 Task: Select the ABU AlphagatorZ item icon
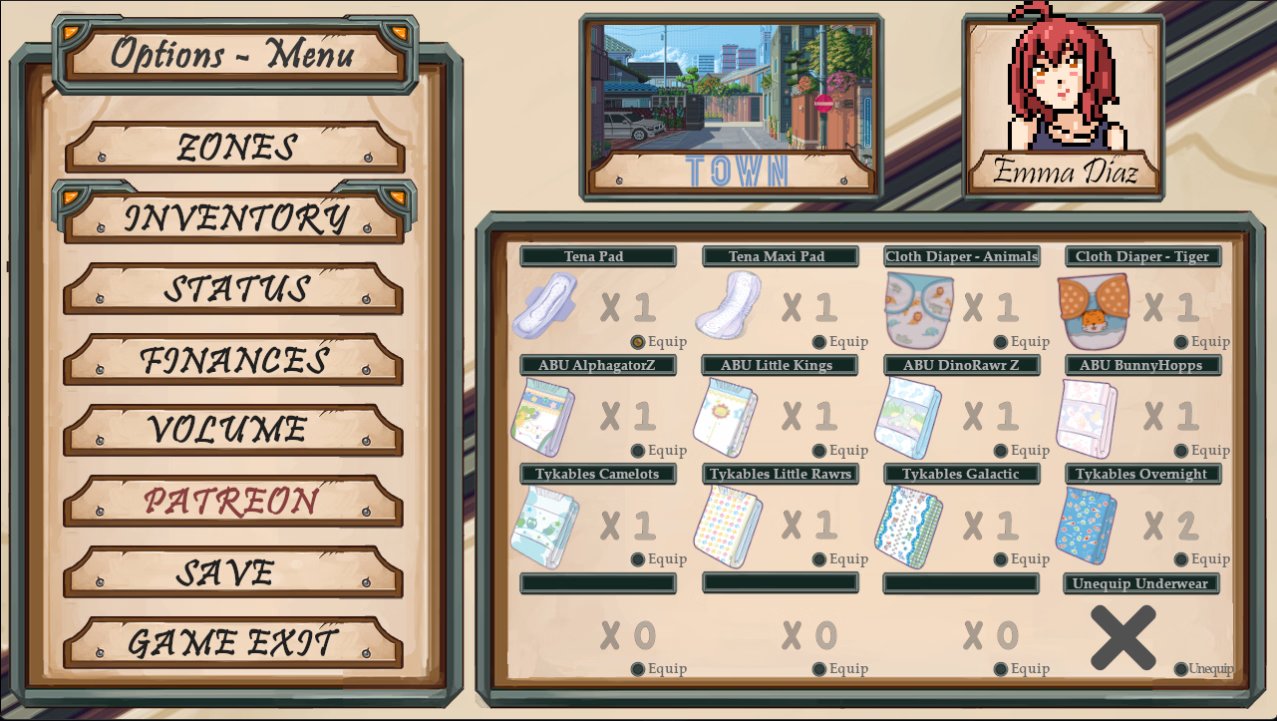(542, 418)
